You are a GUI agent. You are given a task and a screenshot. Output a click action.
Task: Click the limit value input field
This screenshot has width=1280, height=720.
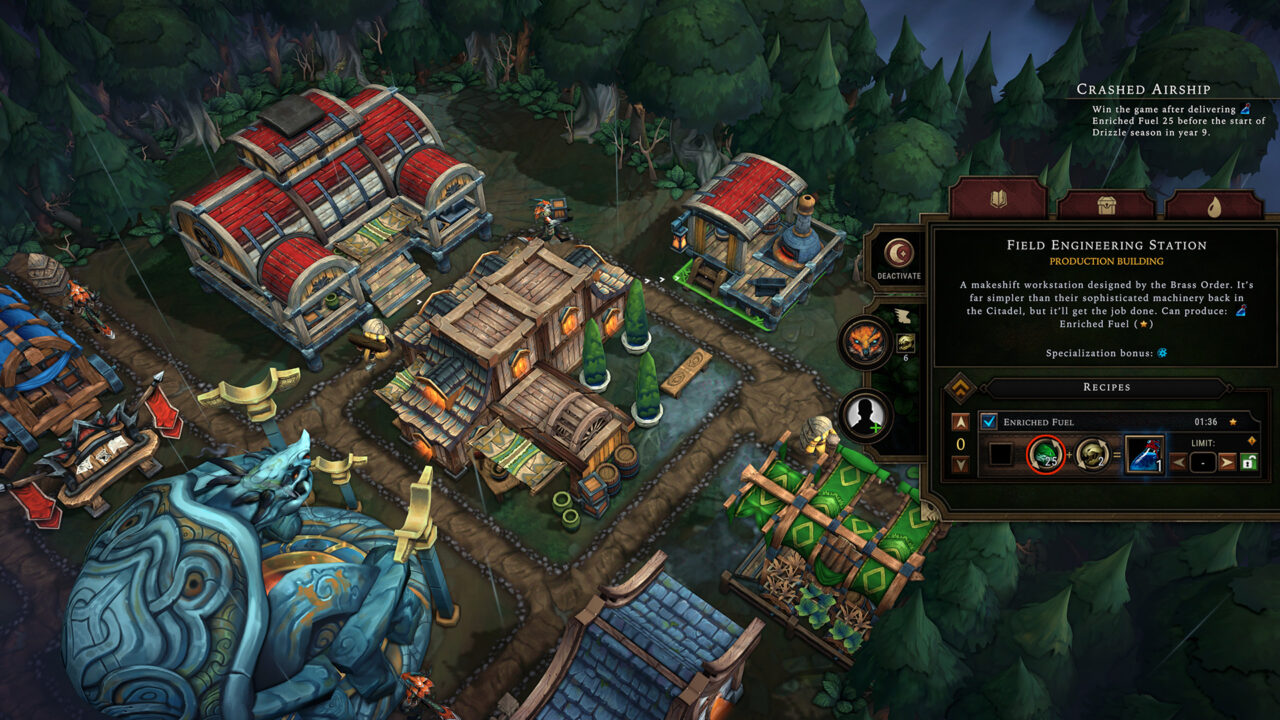pos(1202,462)
